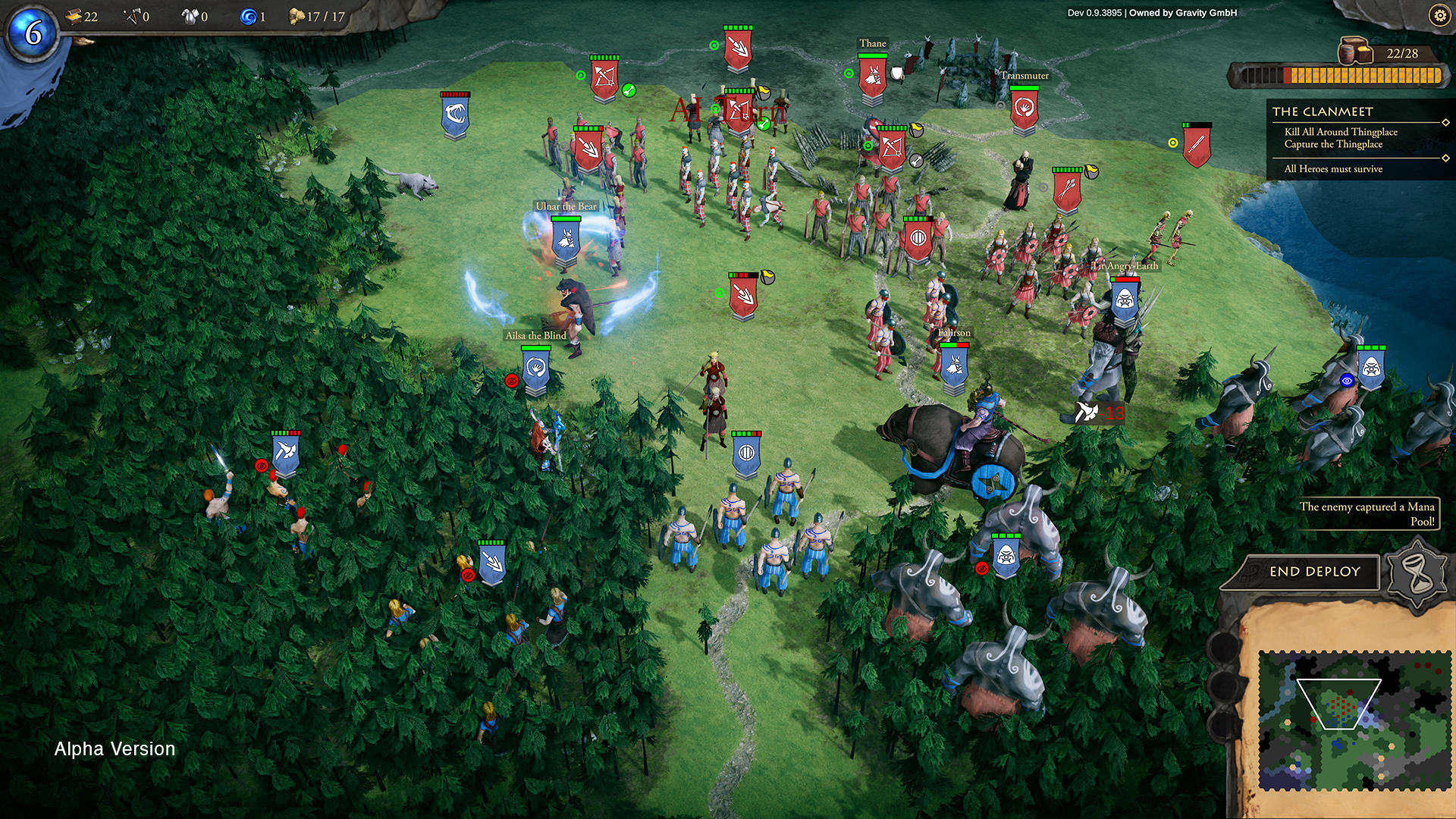Click the Alpha Version label
The width and height of the screenshot is (1456, 819).
pos(114,749)
